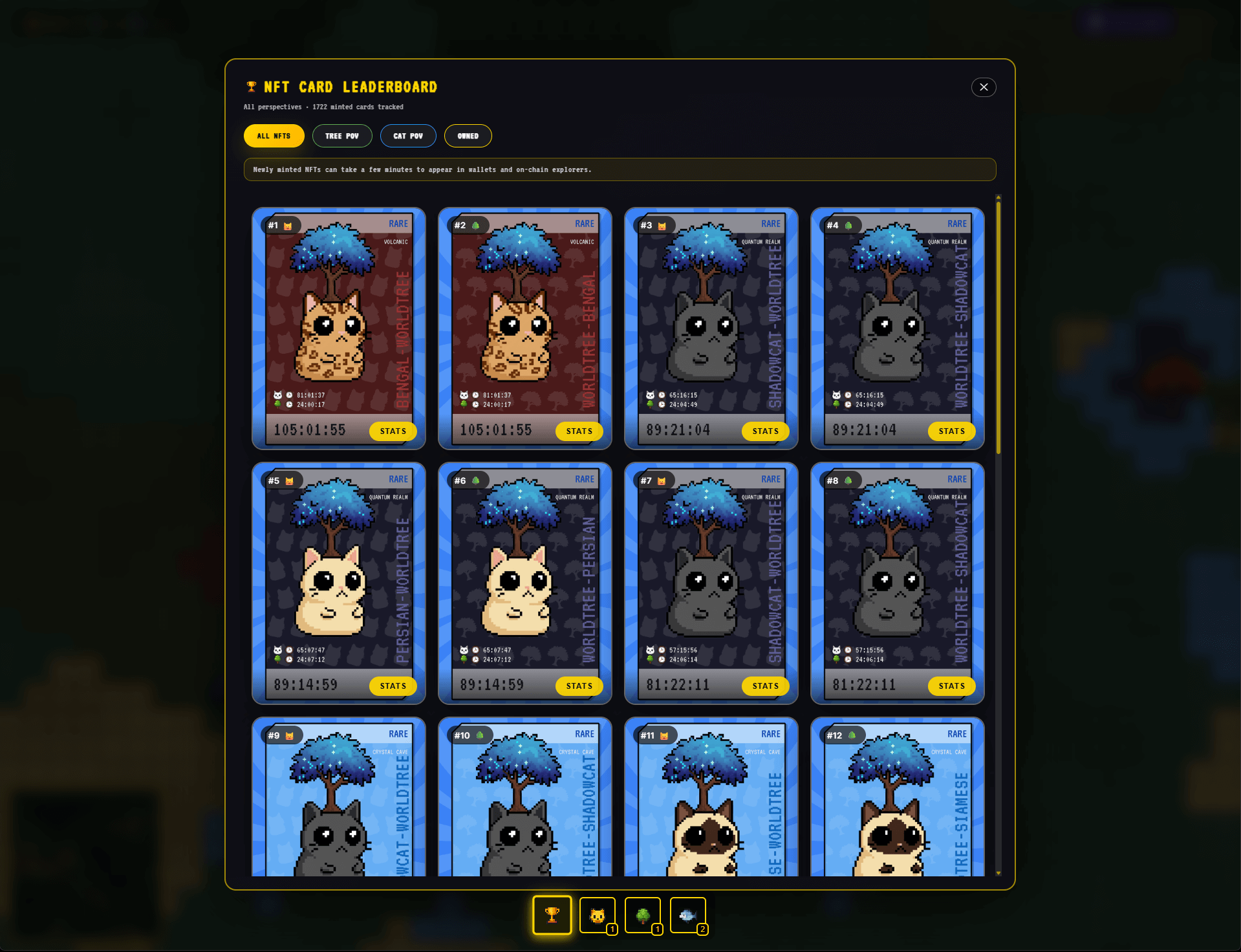Choose the #12 Siamese card
The height and width of the screenshot is (952, 1241).
coord(897,802)
